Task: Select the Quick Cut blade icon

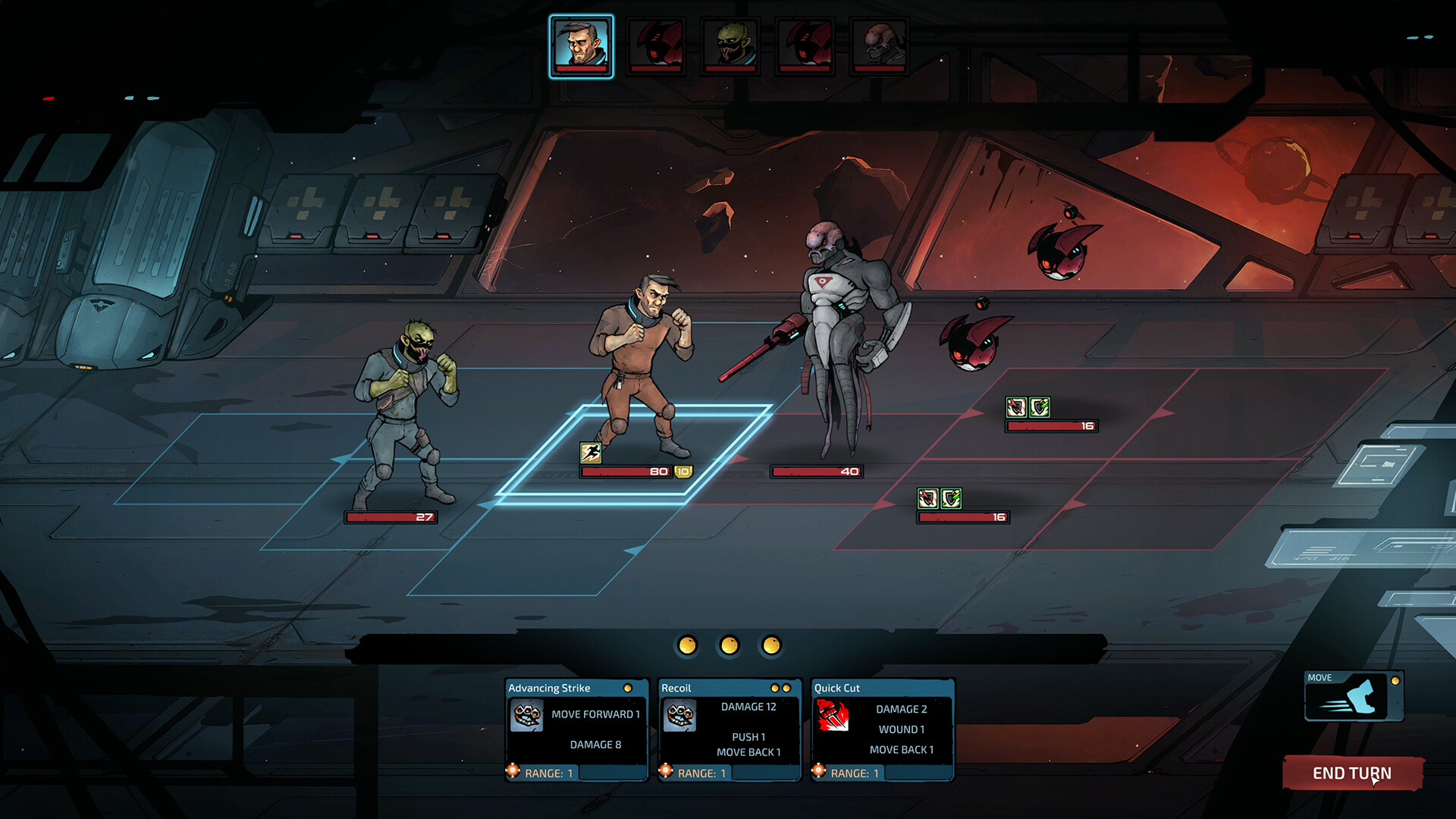Action: coord(832,716)
